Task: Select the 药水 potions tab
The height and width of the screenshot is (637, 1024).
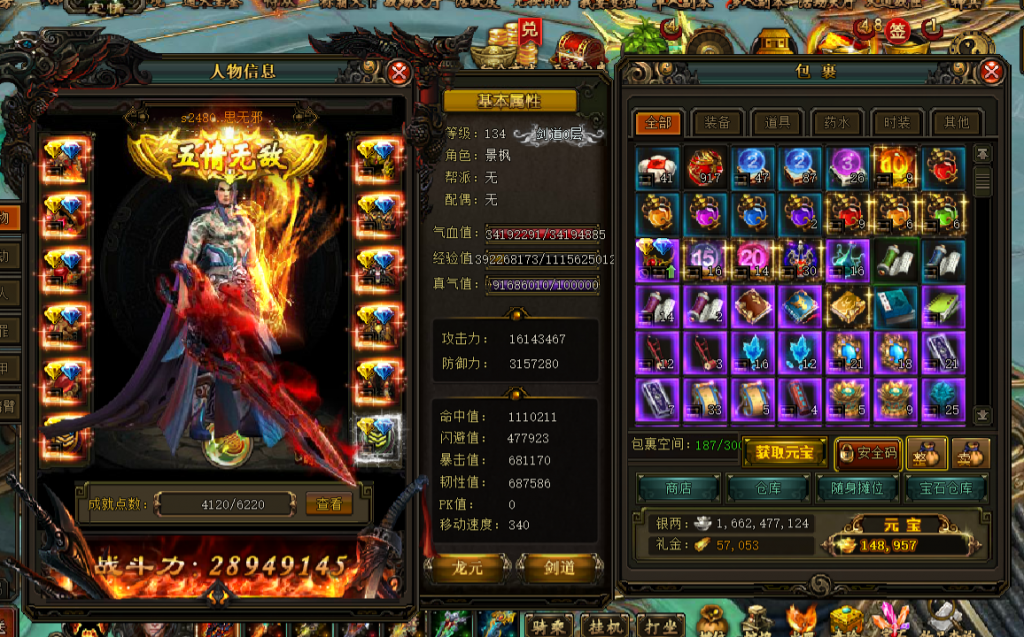Action: 837,123
